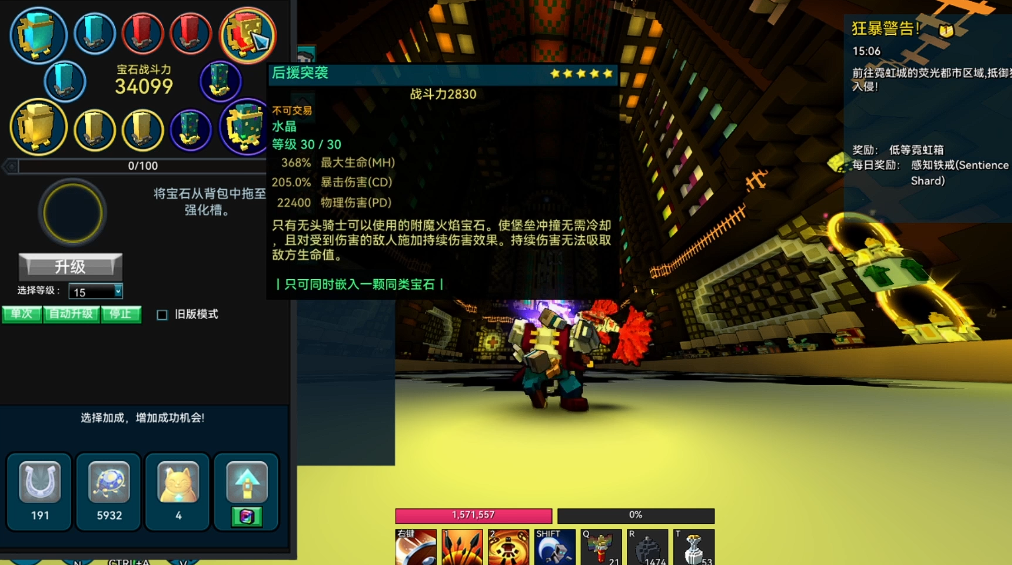Start 自动升级 auto upgrade
This screenshot has height=565, width=1012.
point(70,314)
